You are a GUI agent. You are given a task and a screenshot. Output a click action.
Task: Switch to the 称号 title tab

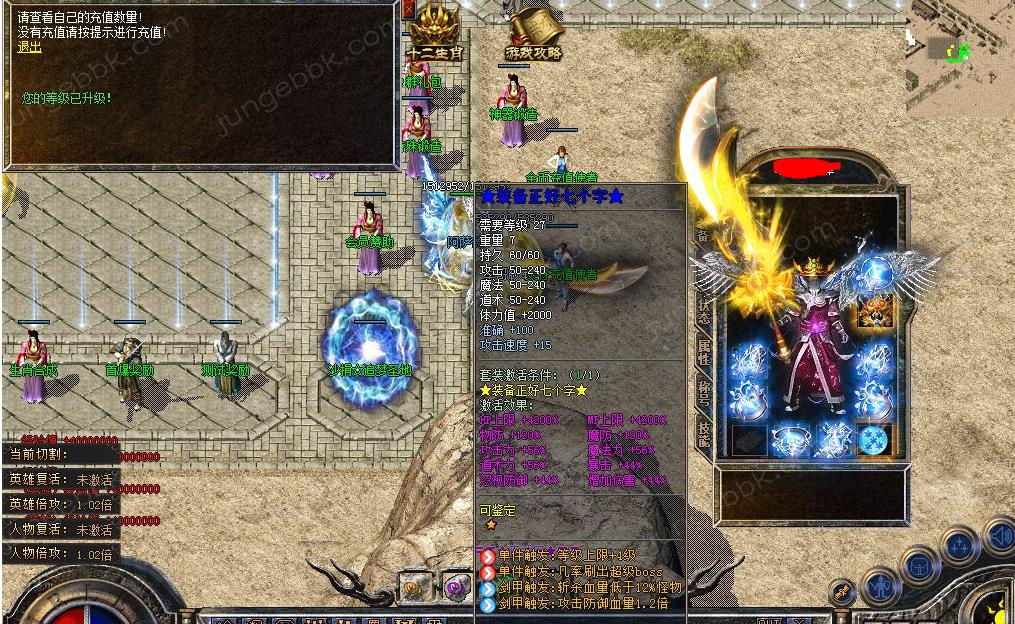click(x=703, y=390)
